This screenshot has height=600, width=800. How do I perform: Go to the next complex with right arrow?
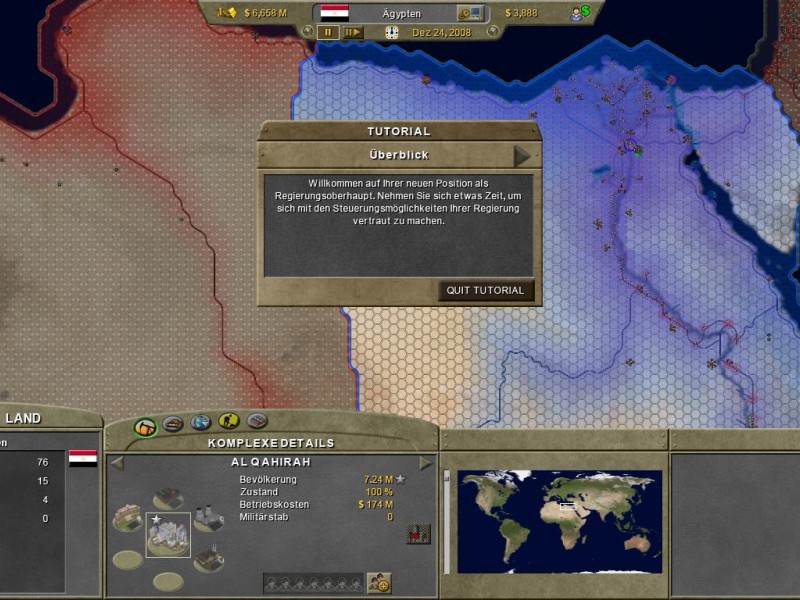(426, 463)
